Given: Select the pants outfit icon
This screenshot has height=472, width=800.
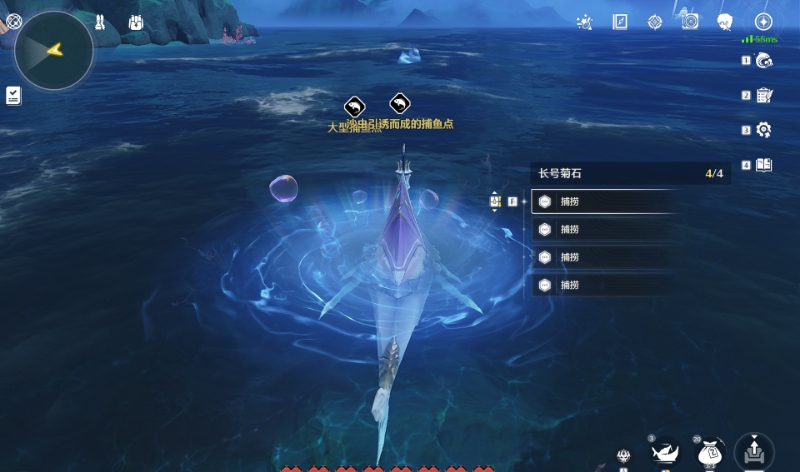Looking at the screenshot, I should 100,22.
